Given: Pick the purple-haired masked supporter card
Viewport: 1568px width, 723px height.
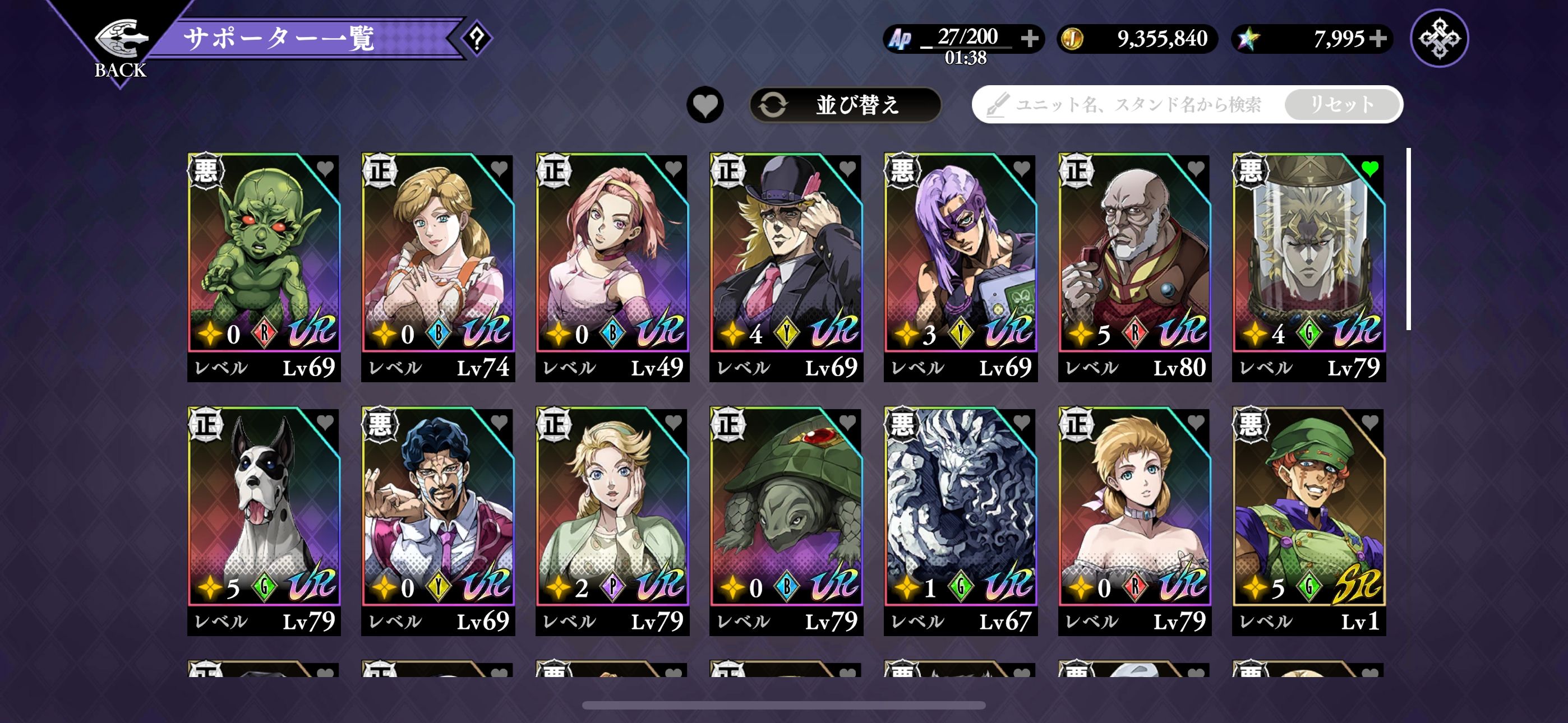Looking at the screenshot, I should tap(960, 256).
